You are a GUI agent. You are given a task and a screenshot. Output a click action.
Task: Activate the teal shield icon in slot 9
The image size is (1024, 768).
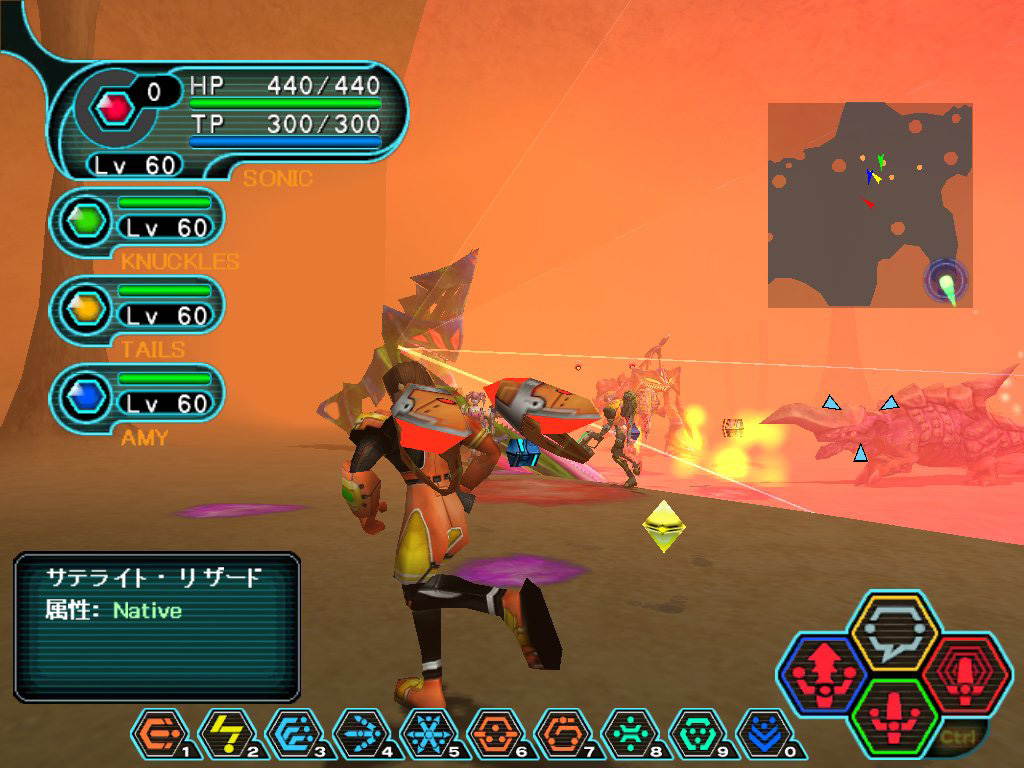696,737
